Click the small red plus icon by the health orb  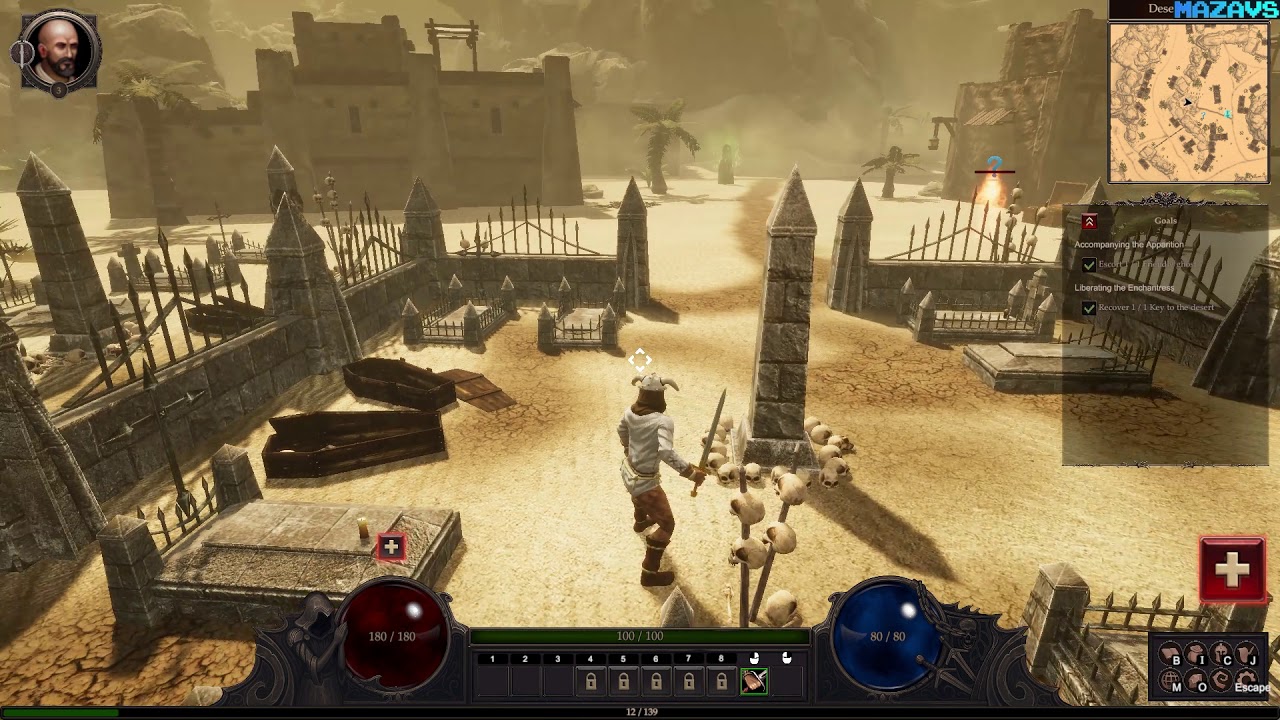390,546
